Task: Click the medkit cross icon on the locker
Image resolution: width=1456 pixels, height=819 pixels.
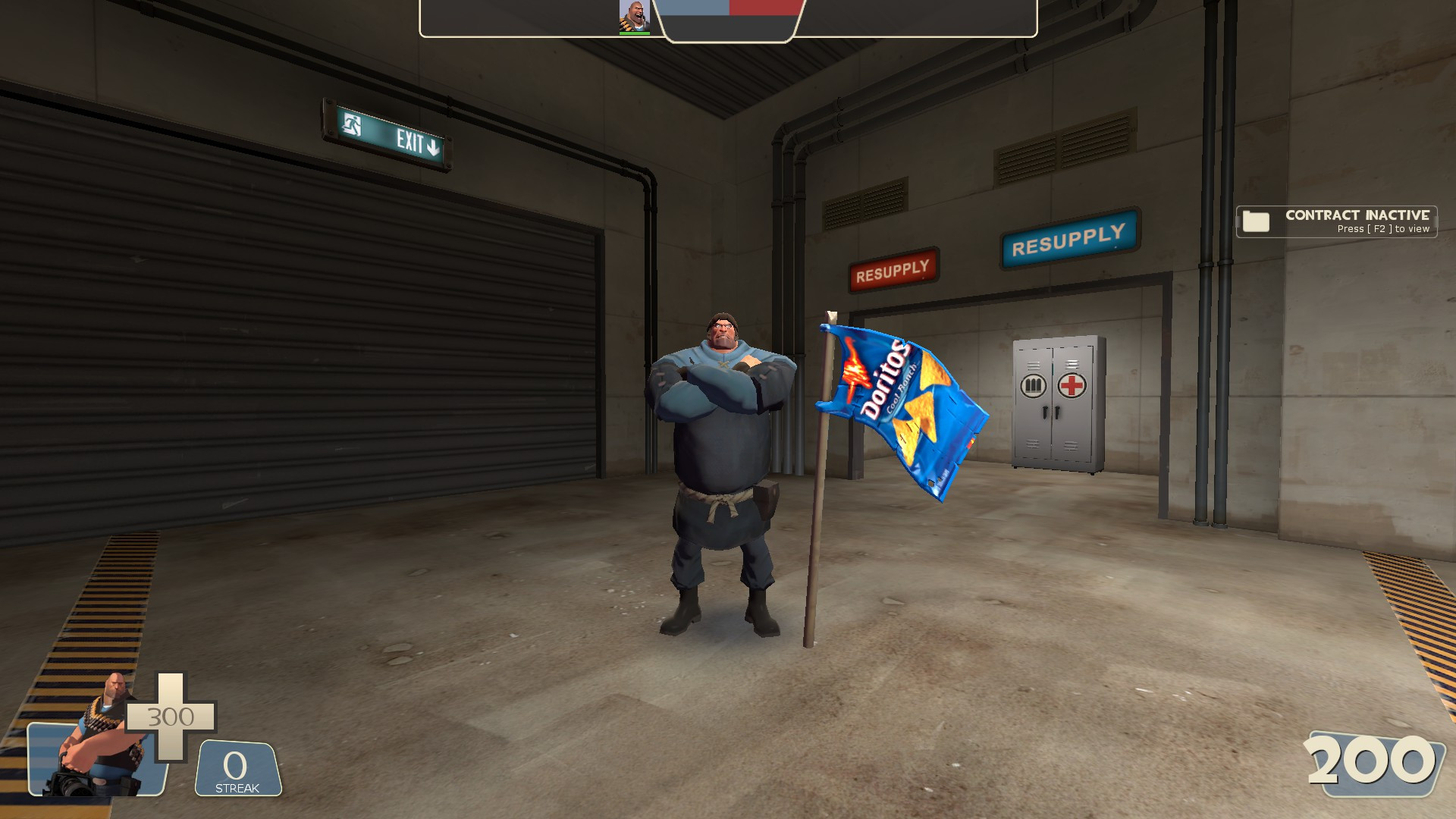Action: tap(1072, 385)
